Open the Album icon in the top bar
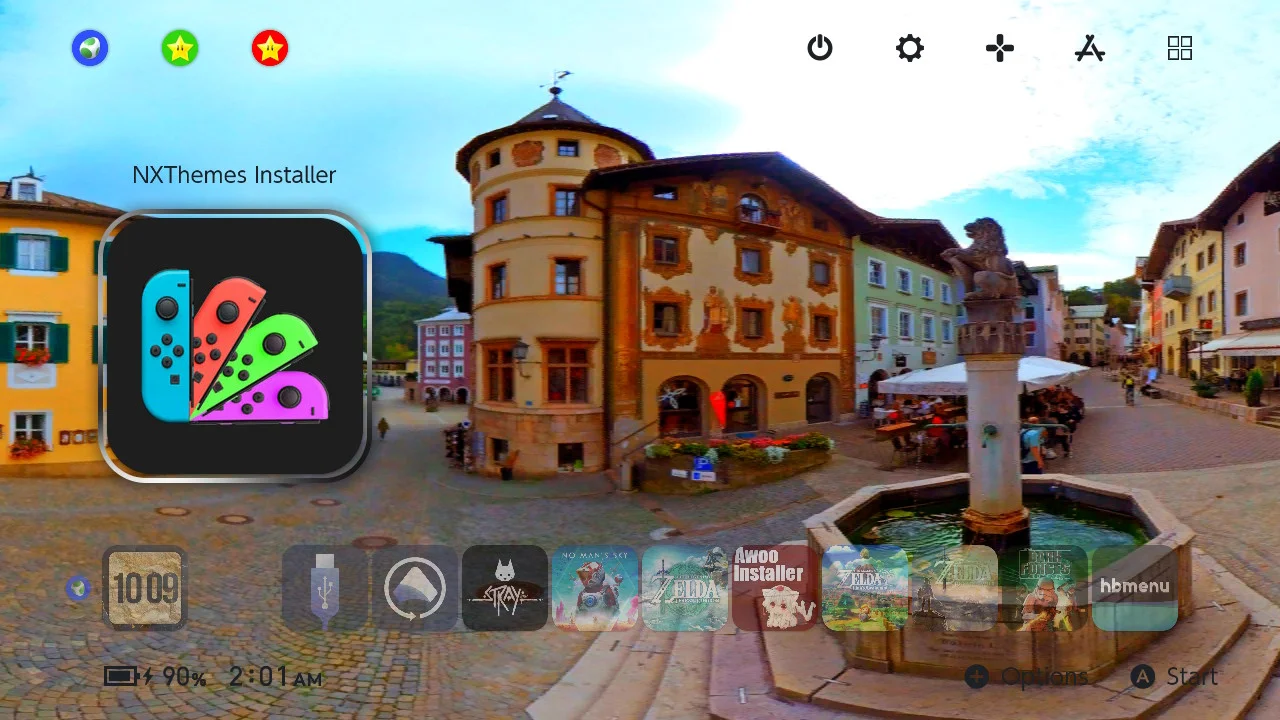 coord(1089,48)
